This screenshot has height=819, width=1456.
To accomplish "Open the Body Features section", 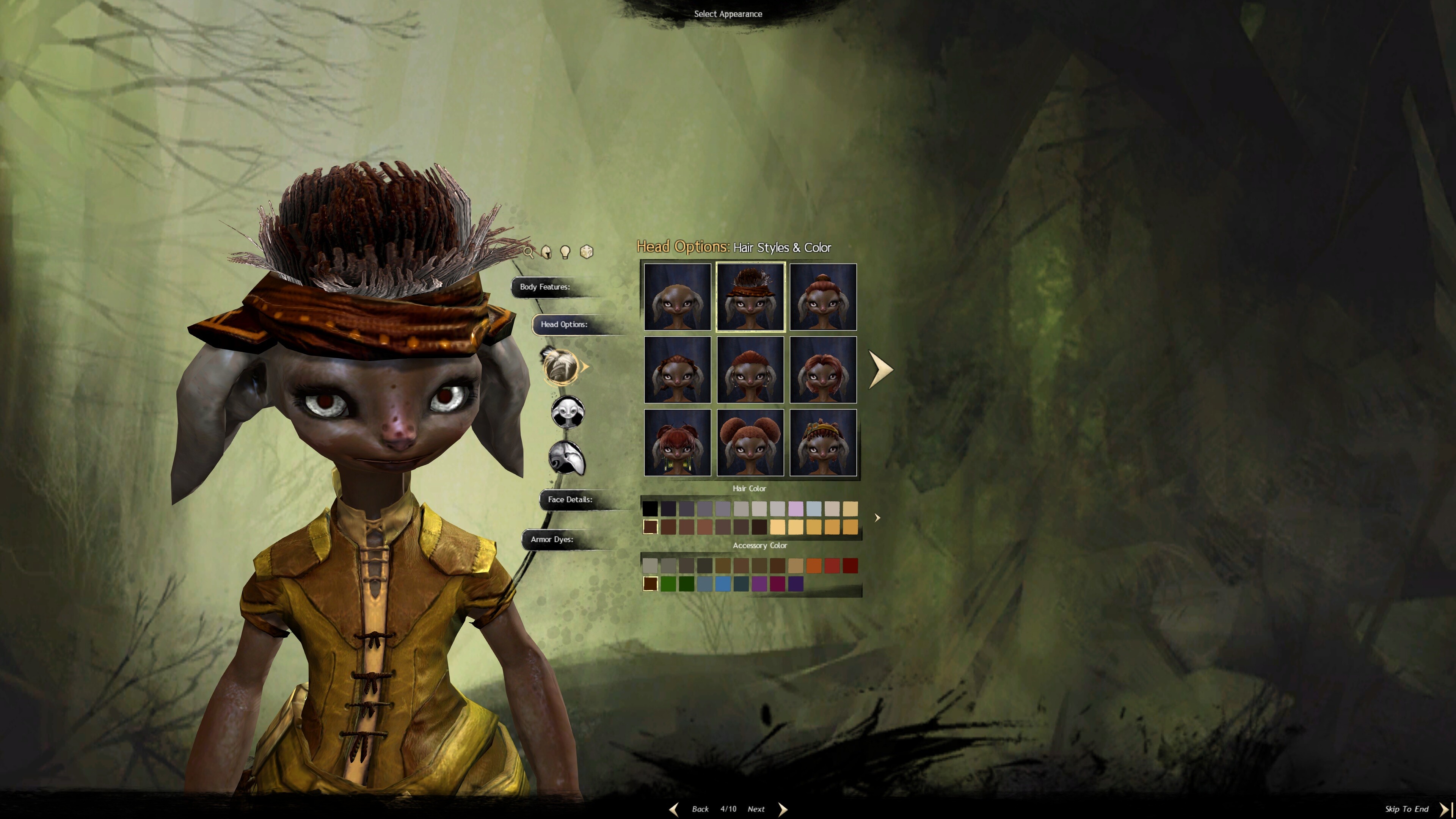I will click(545, 287).
